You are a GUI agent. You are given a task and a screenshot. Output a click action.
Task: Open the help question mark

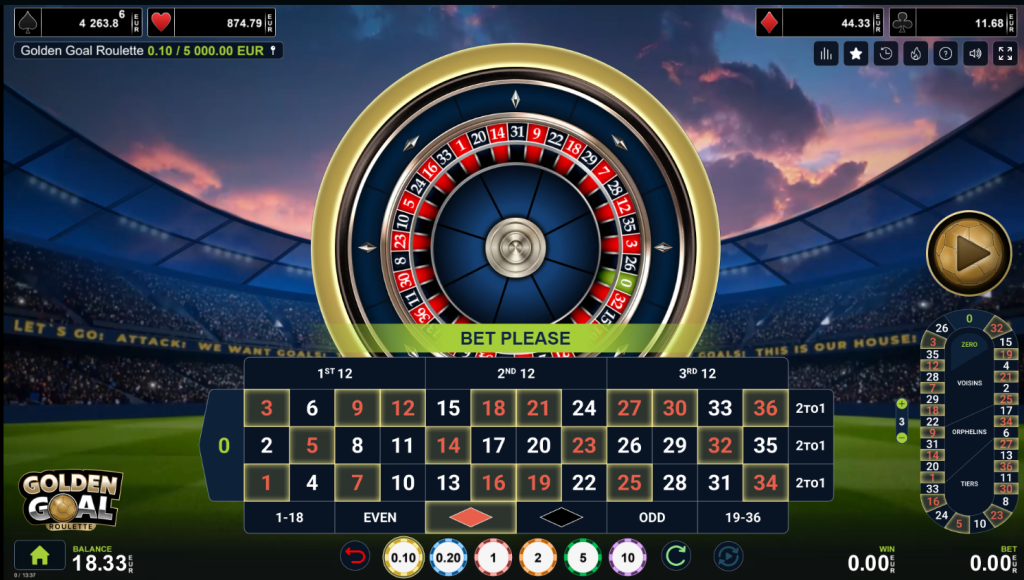pos(945,54)
